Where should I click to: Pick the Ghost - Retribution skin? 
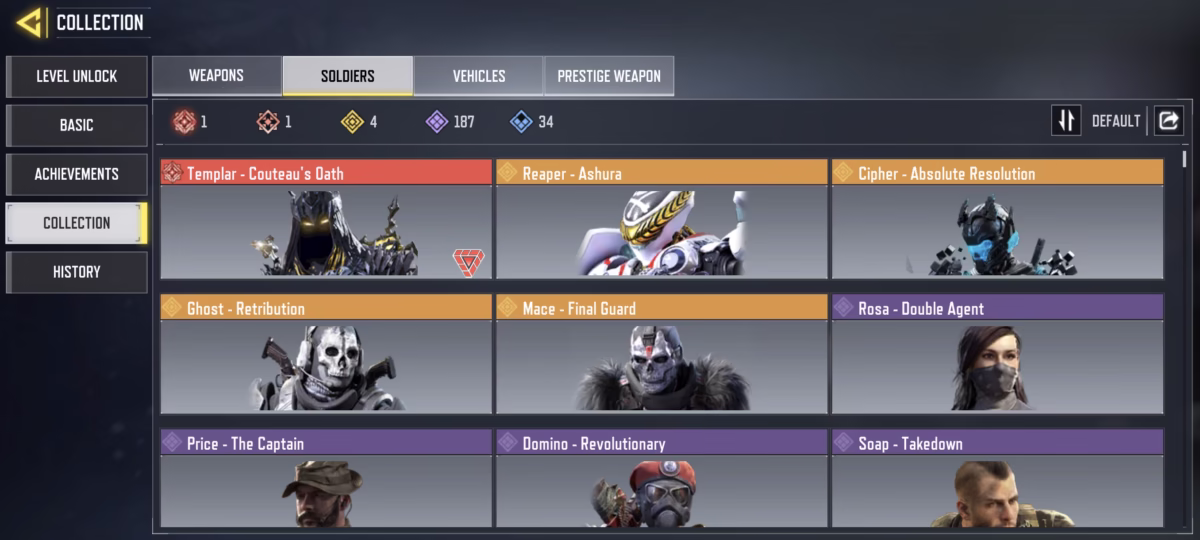tap(326, 354)
